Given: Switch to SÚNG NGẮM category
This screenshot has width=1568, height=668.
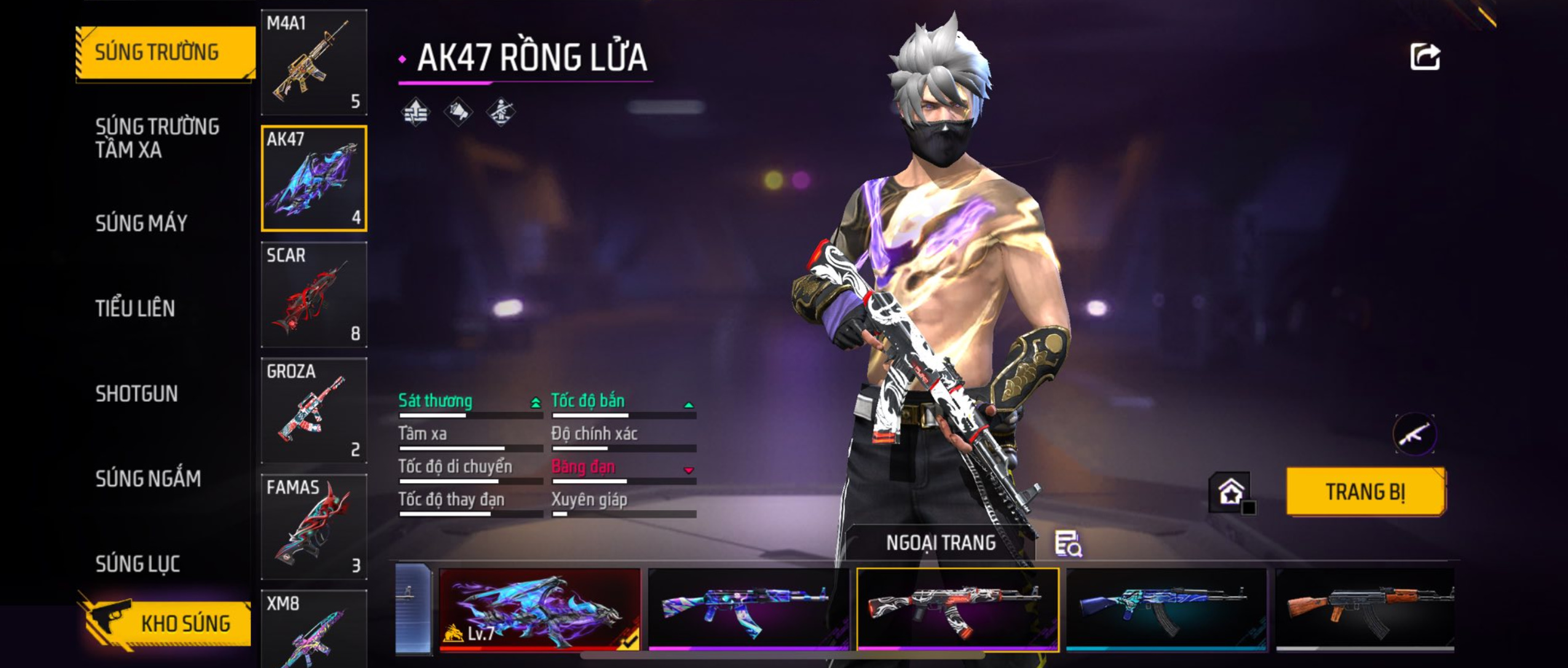Looking at the screenshot, I should click(148, 479).
